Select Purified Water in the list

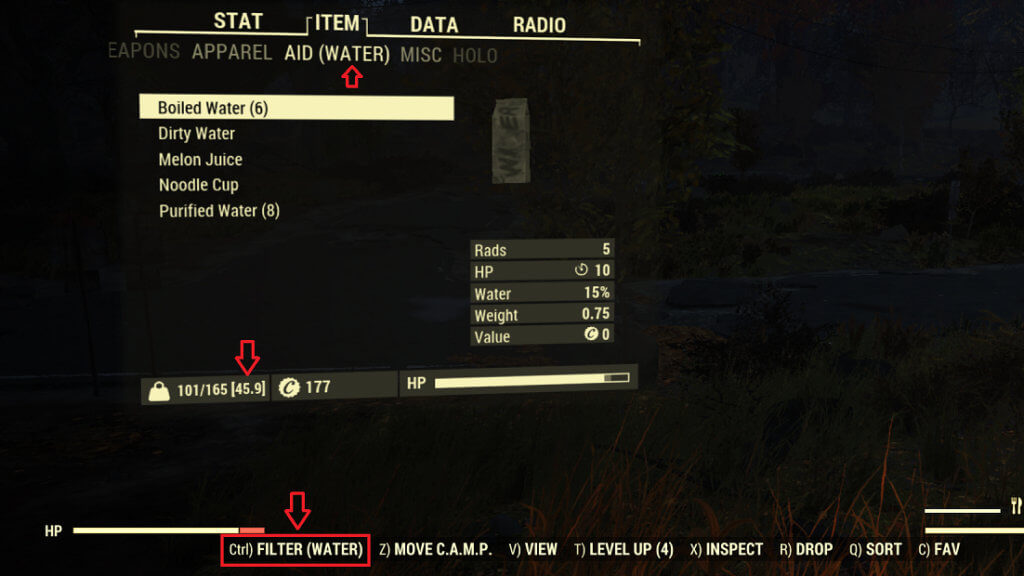pos(219,211)
